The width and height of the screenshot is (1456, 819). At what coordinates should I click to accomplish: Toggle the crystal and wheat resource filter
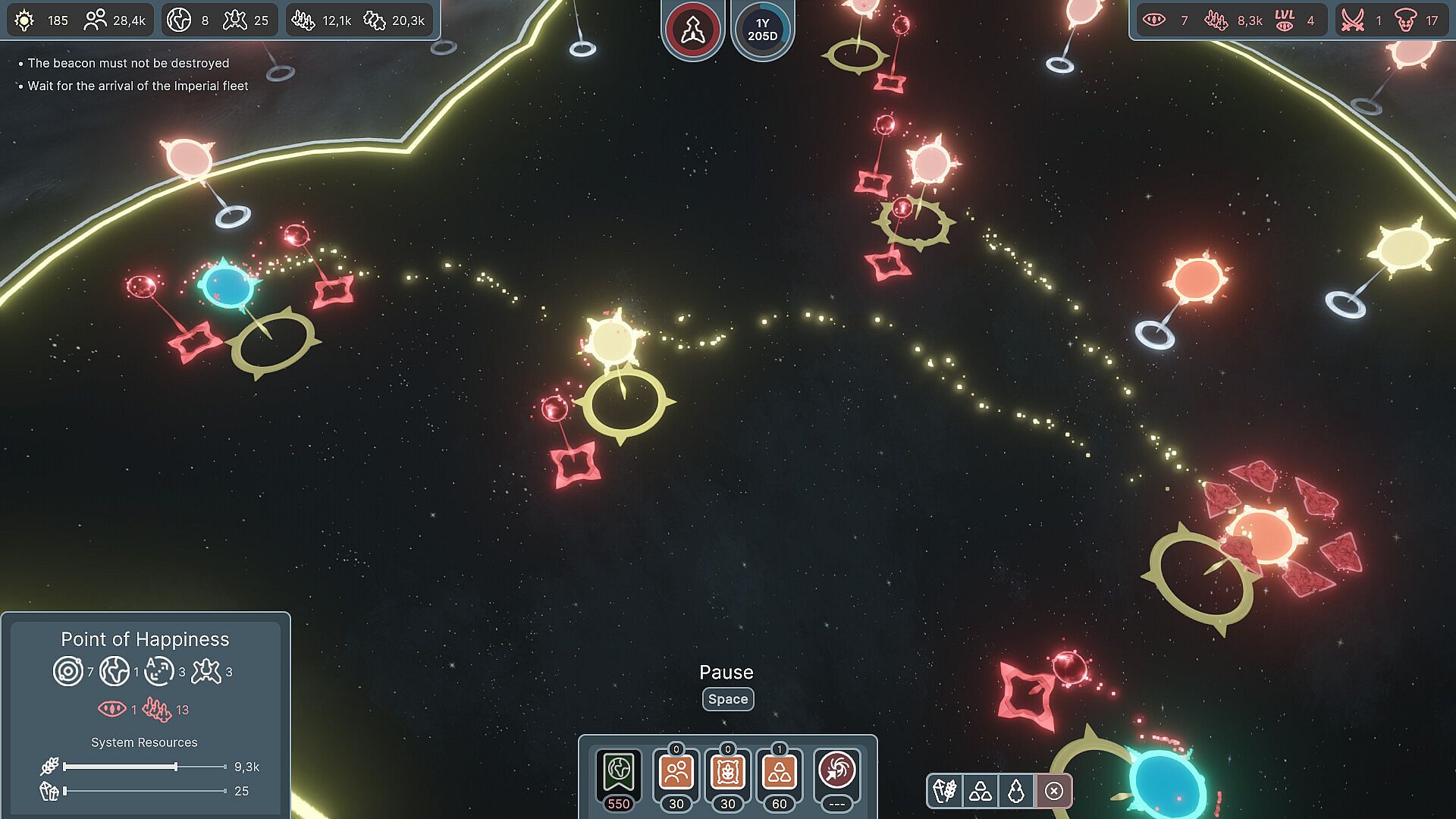(x=945, y=791)
